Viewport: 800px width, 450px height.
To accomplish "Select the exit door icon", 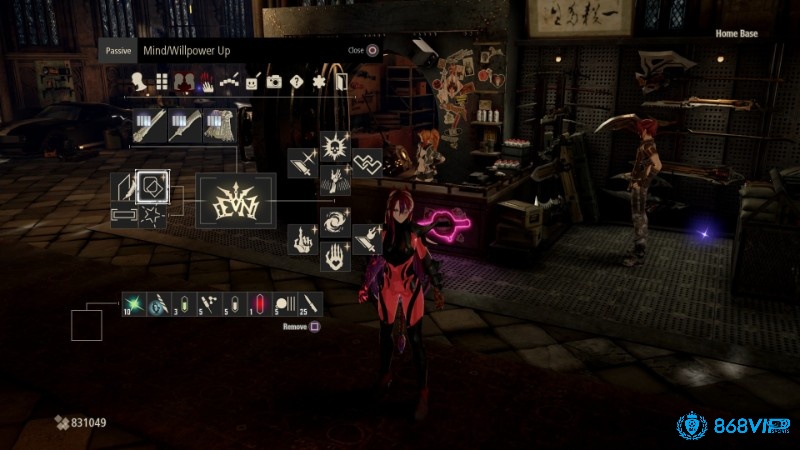I will click(x=340, y=82).
